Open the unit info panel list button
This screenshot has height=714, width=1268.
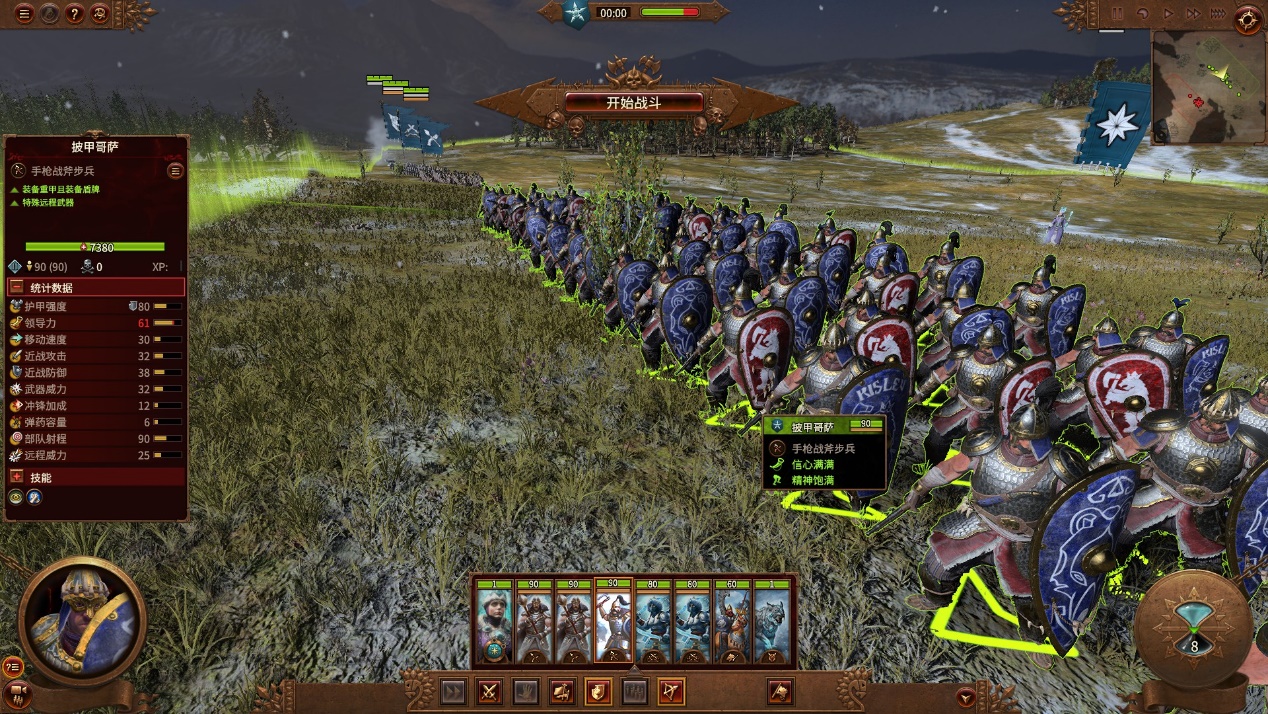pos(175,171)
